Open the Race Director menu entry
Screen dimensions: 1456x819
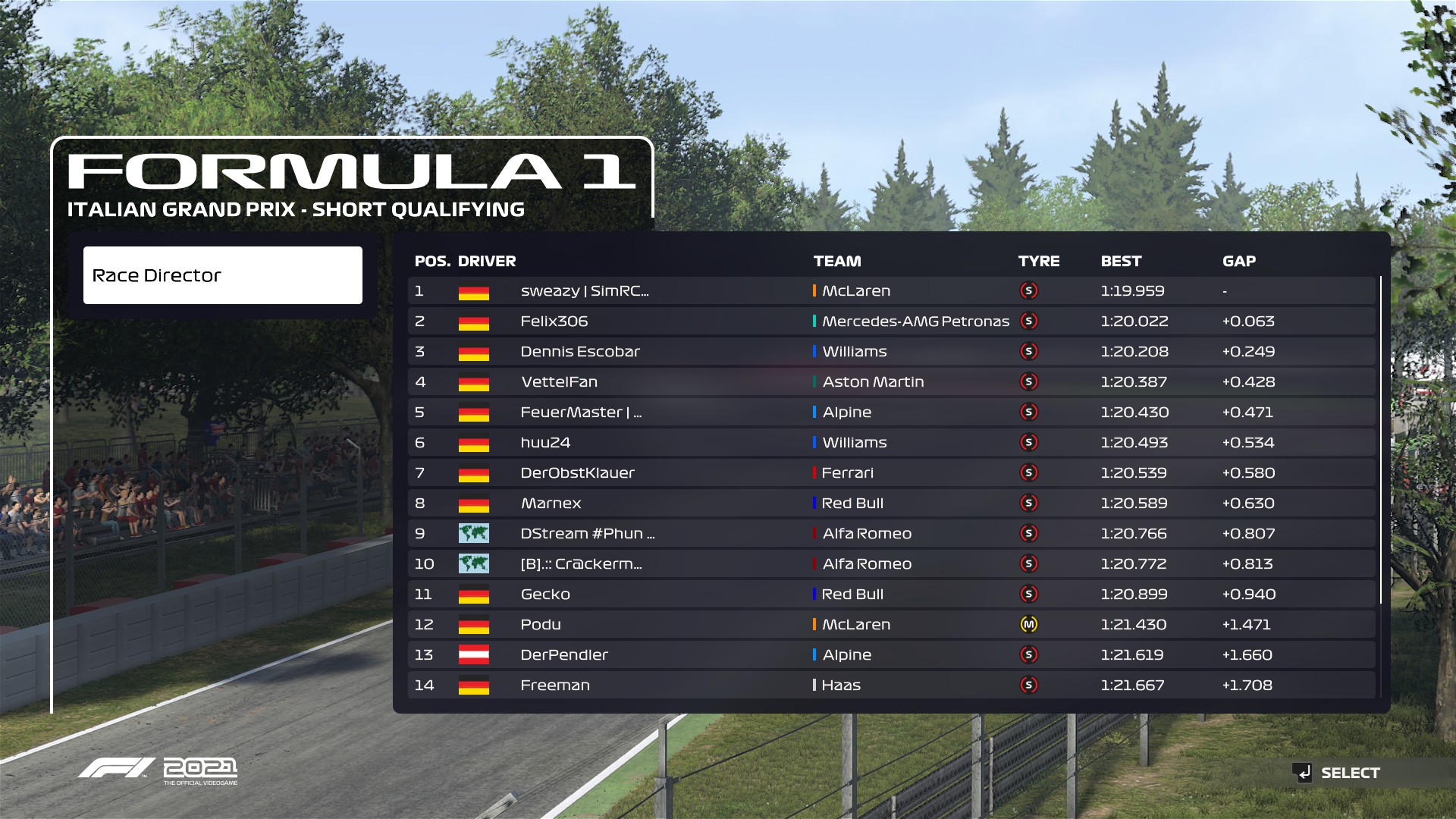point(222,275)
